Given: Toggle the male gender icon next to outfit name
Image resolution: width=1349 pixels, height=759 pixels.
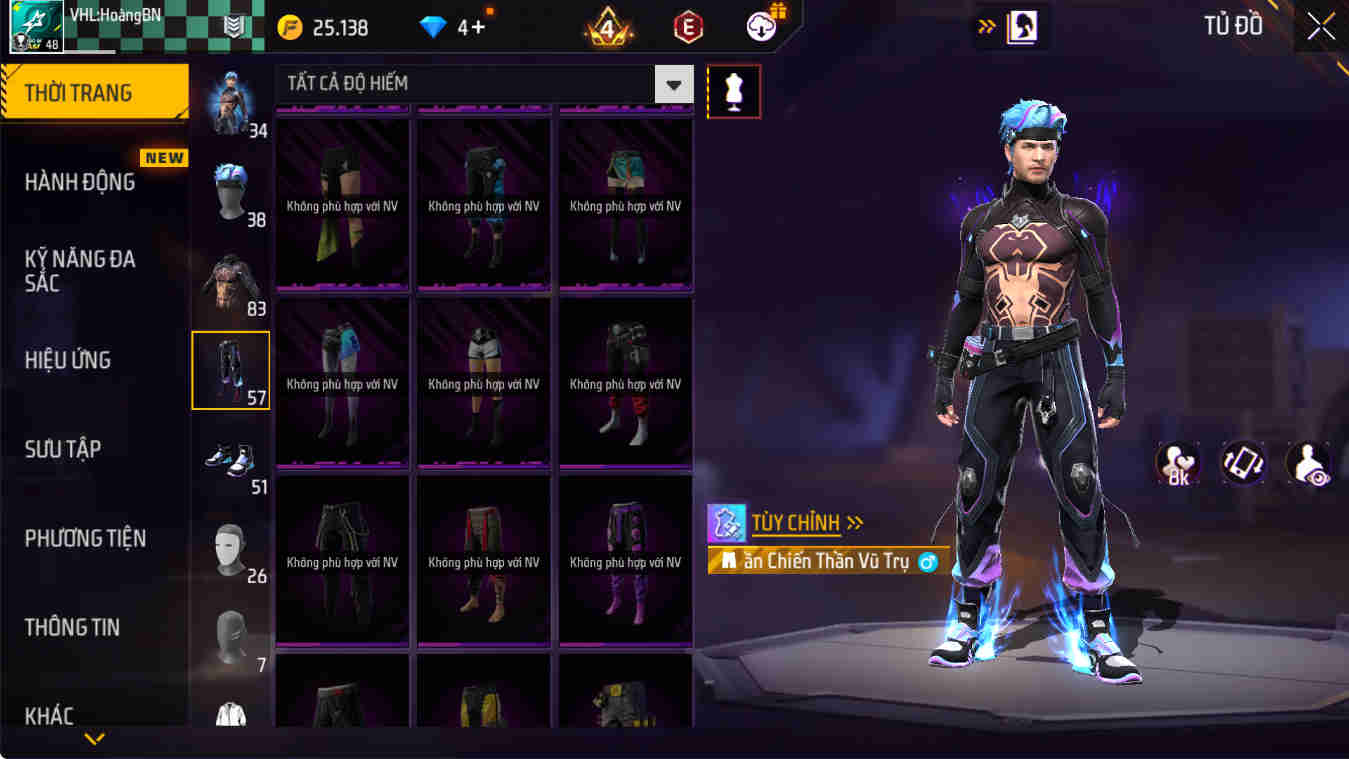Looking at the screenshot, I should [926, 562].
